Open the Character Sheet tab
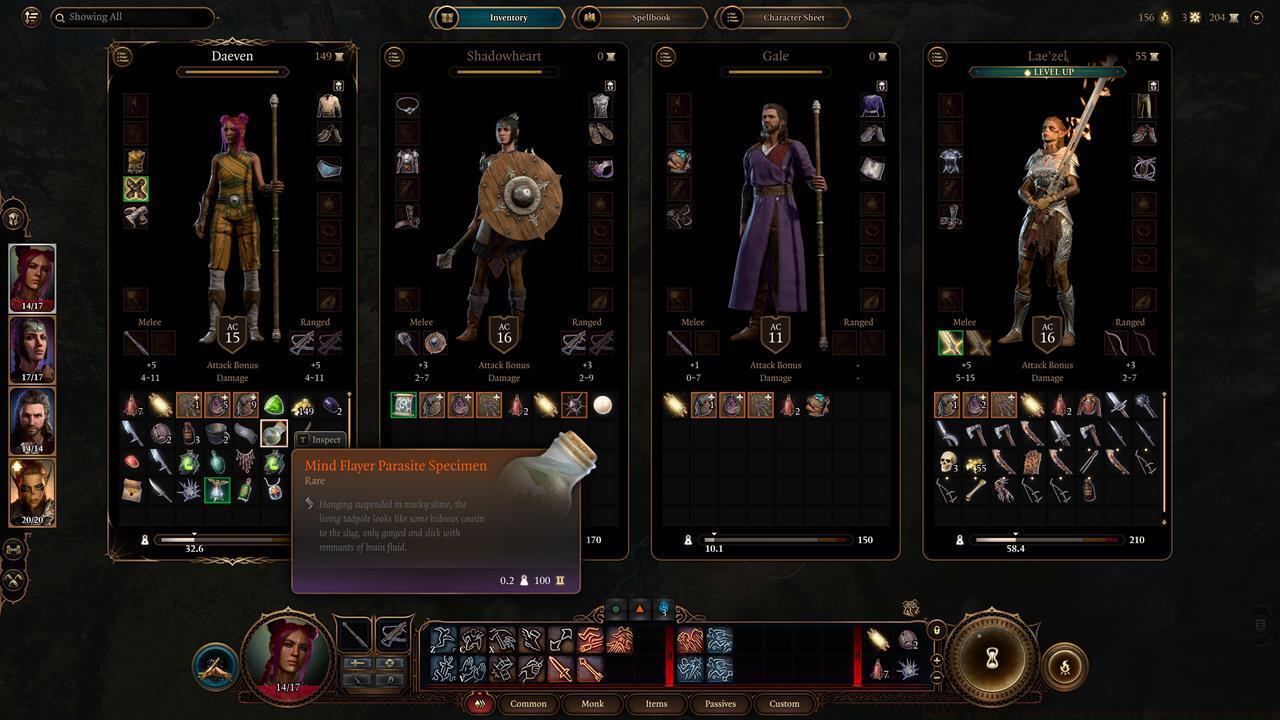The height and width of the screenshot is (720, 1280). (x=784, y=17)
